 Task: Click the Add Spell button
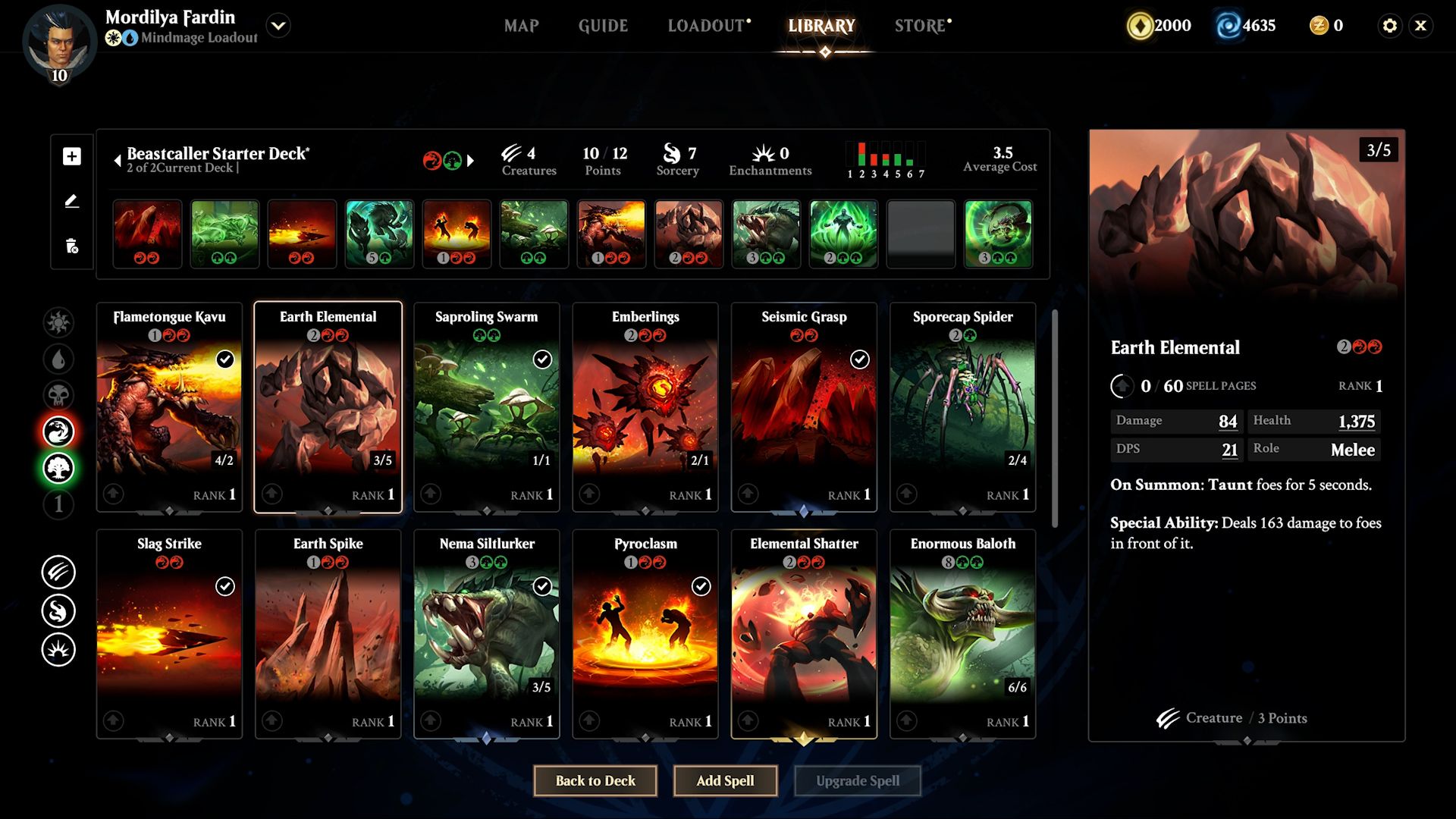pos(725,780)
